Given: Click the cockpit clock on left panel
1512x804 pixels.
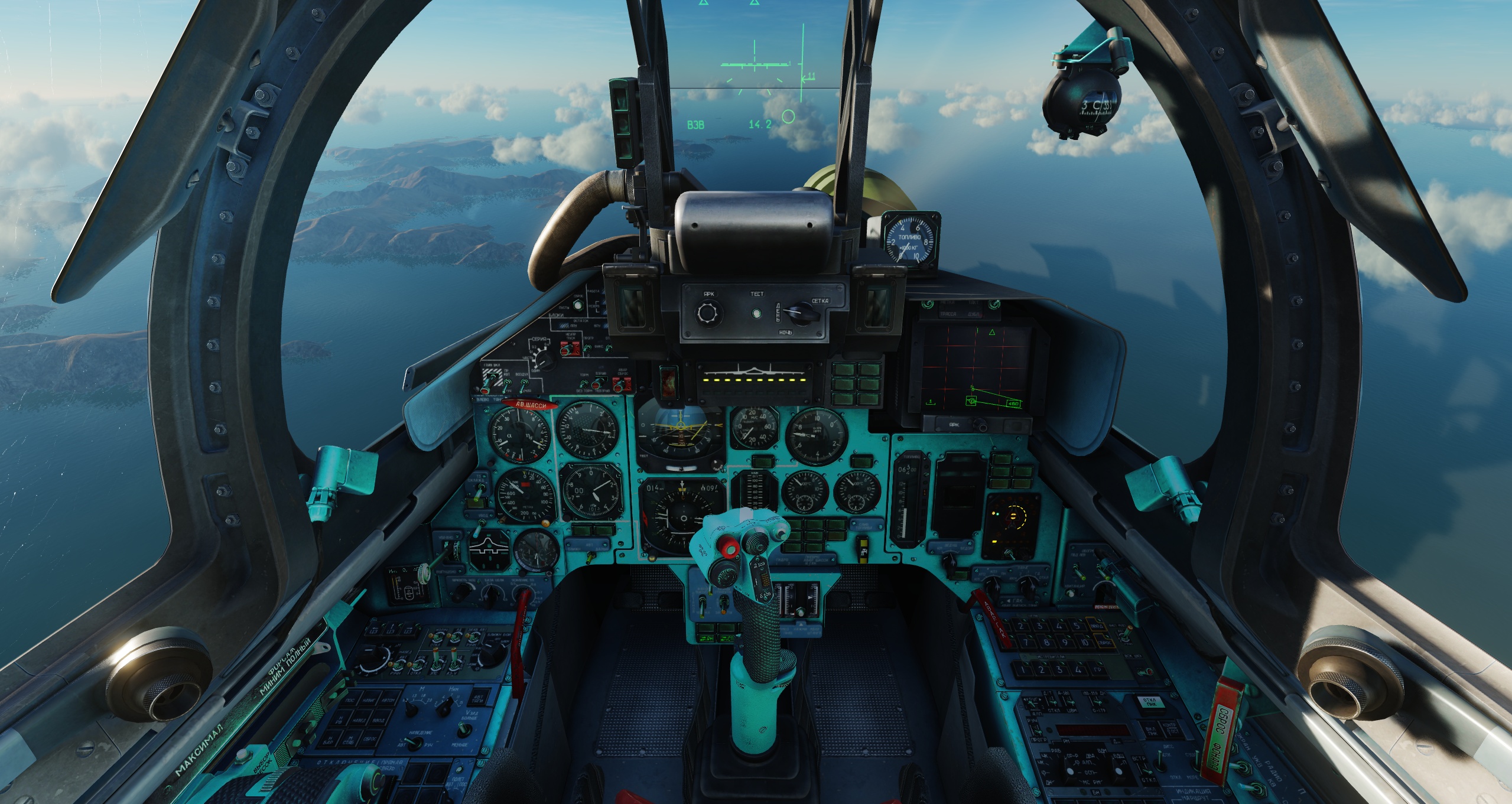Looking at the screenshot, I should coord(537,551).
